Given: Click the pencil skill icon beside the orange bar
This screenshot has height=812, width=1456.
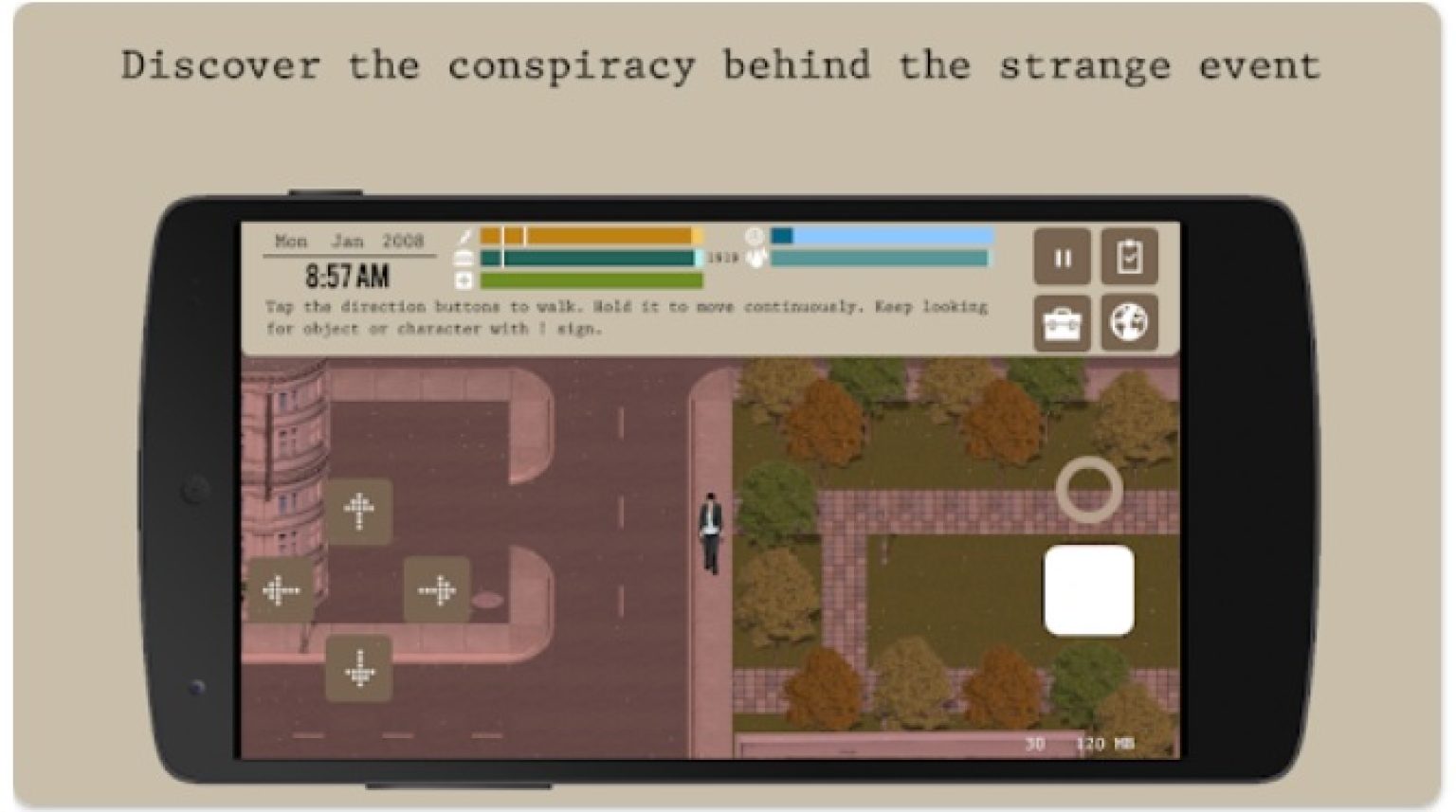Looking at the screenshot, I should [x=464, y=238].
